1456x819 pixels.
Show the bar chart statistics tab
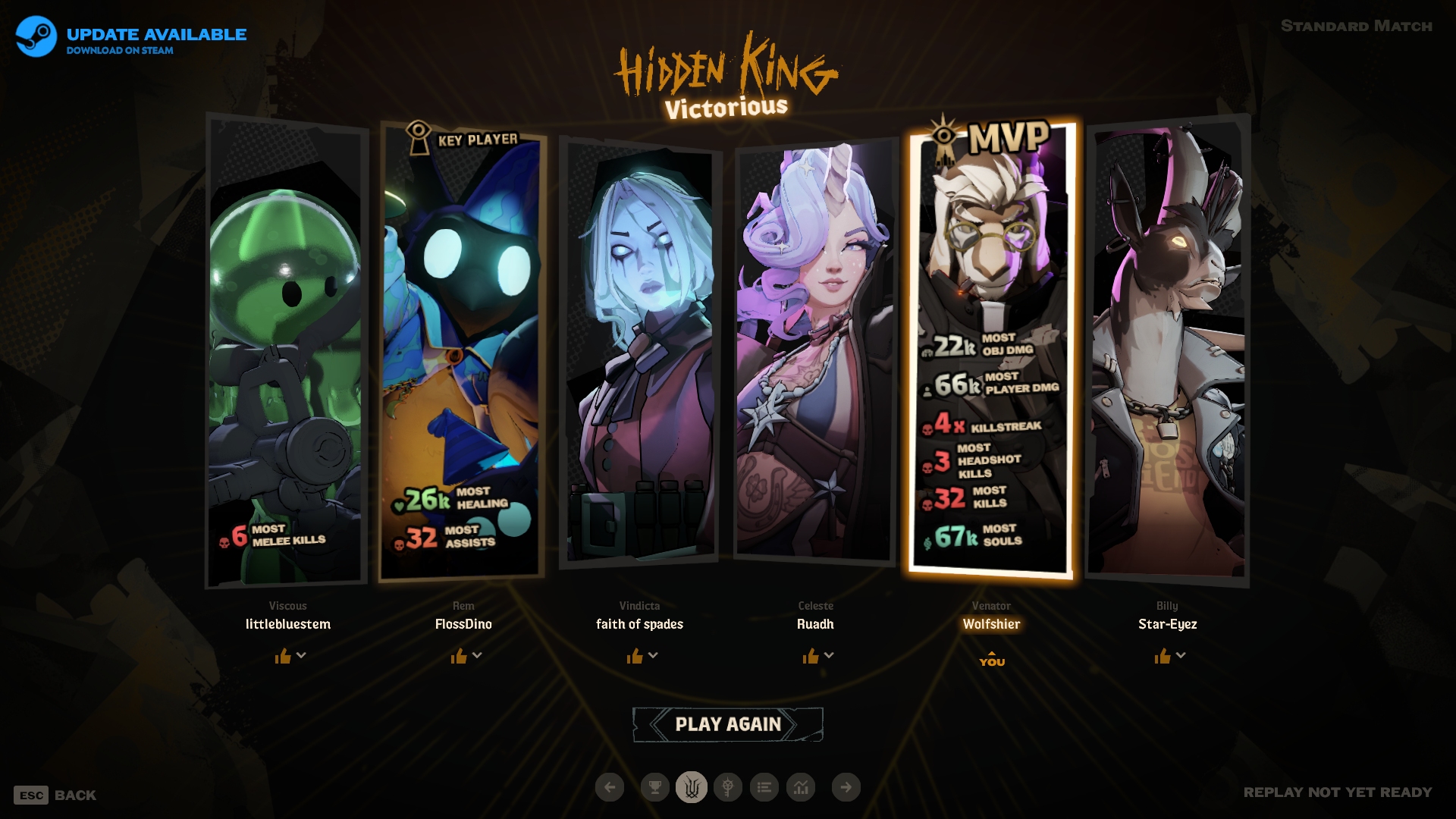coord(801,787)
